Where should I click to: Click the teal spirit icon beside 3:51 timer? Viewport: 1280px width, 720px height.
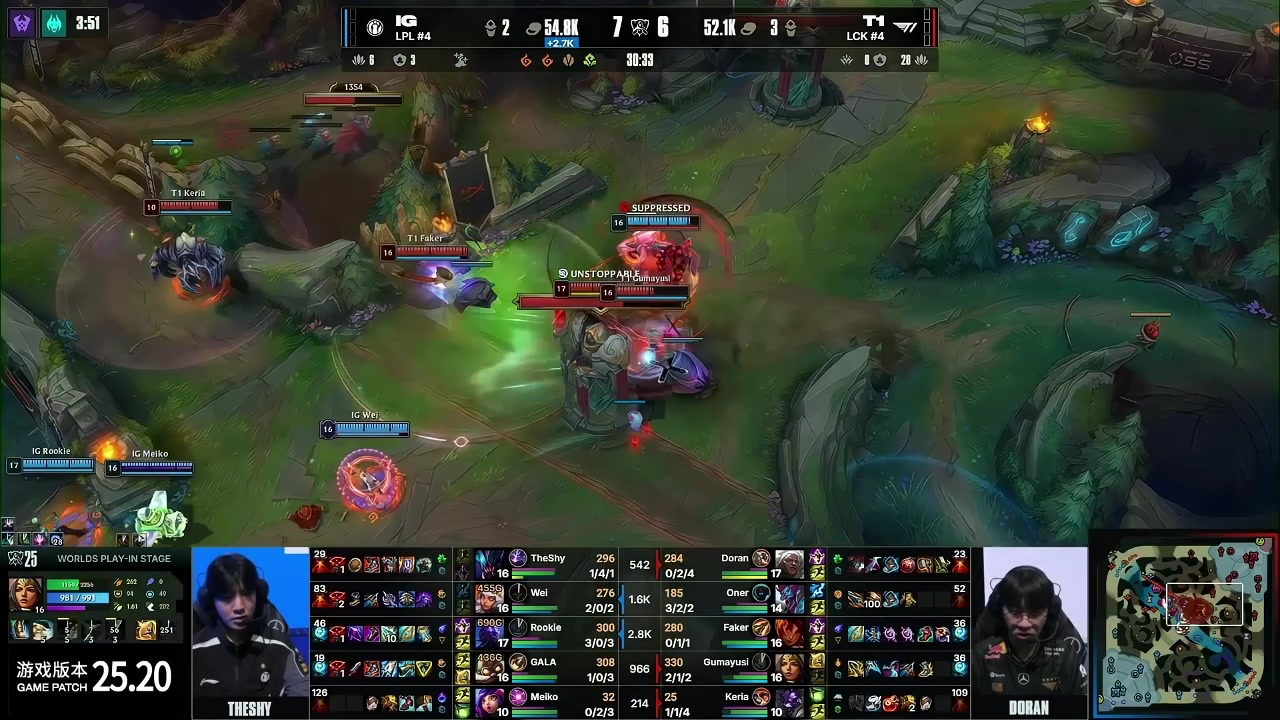[x=54, y=22]
